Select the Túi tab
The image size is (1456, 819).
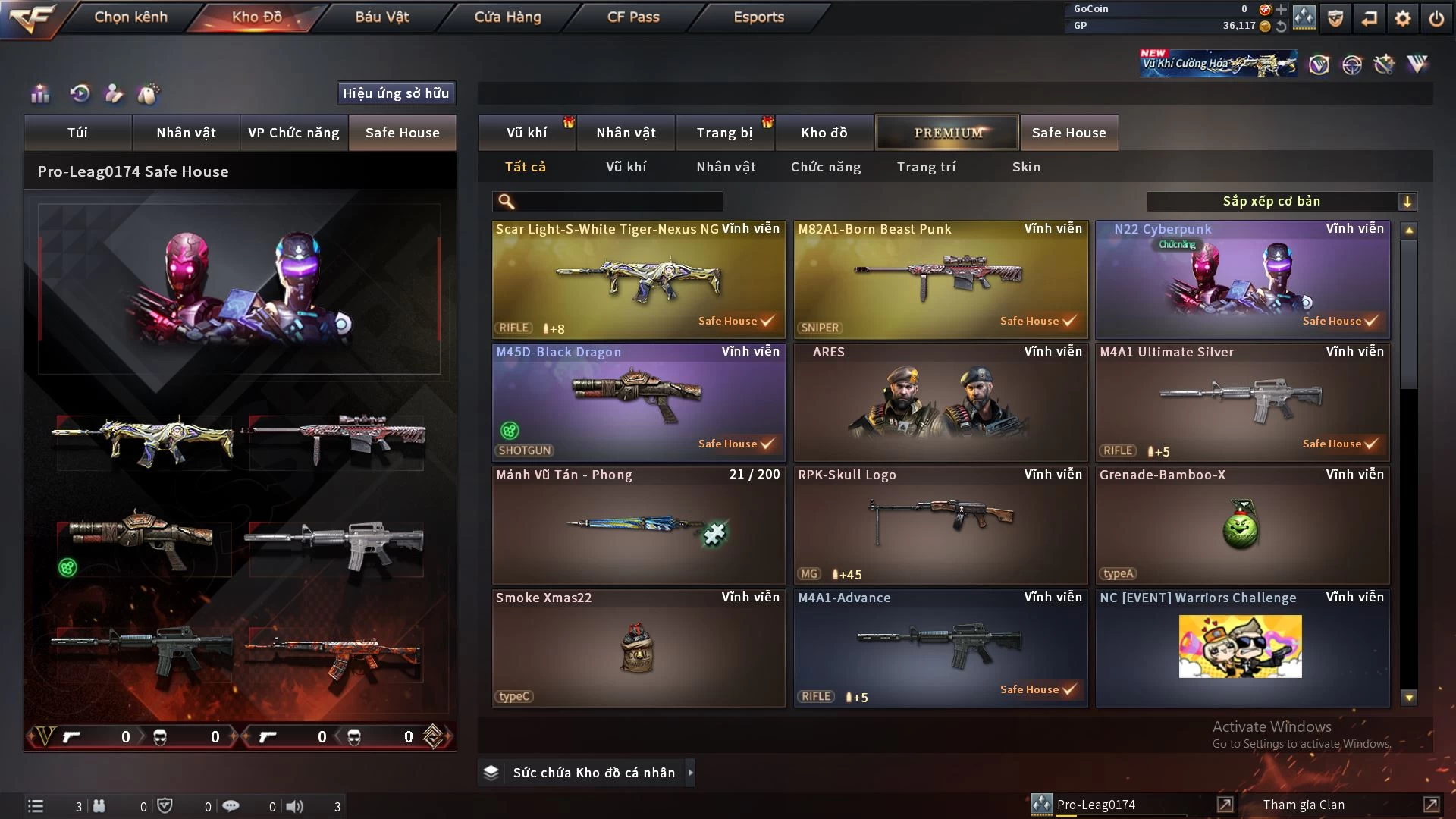pos(77,133)
